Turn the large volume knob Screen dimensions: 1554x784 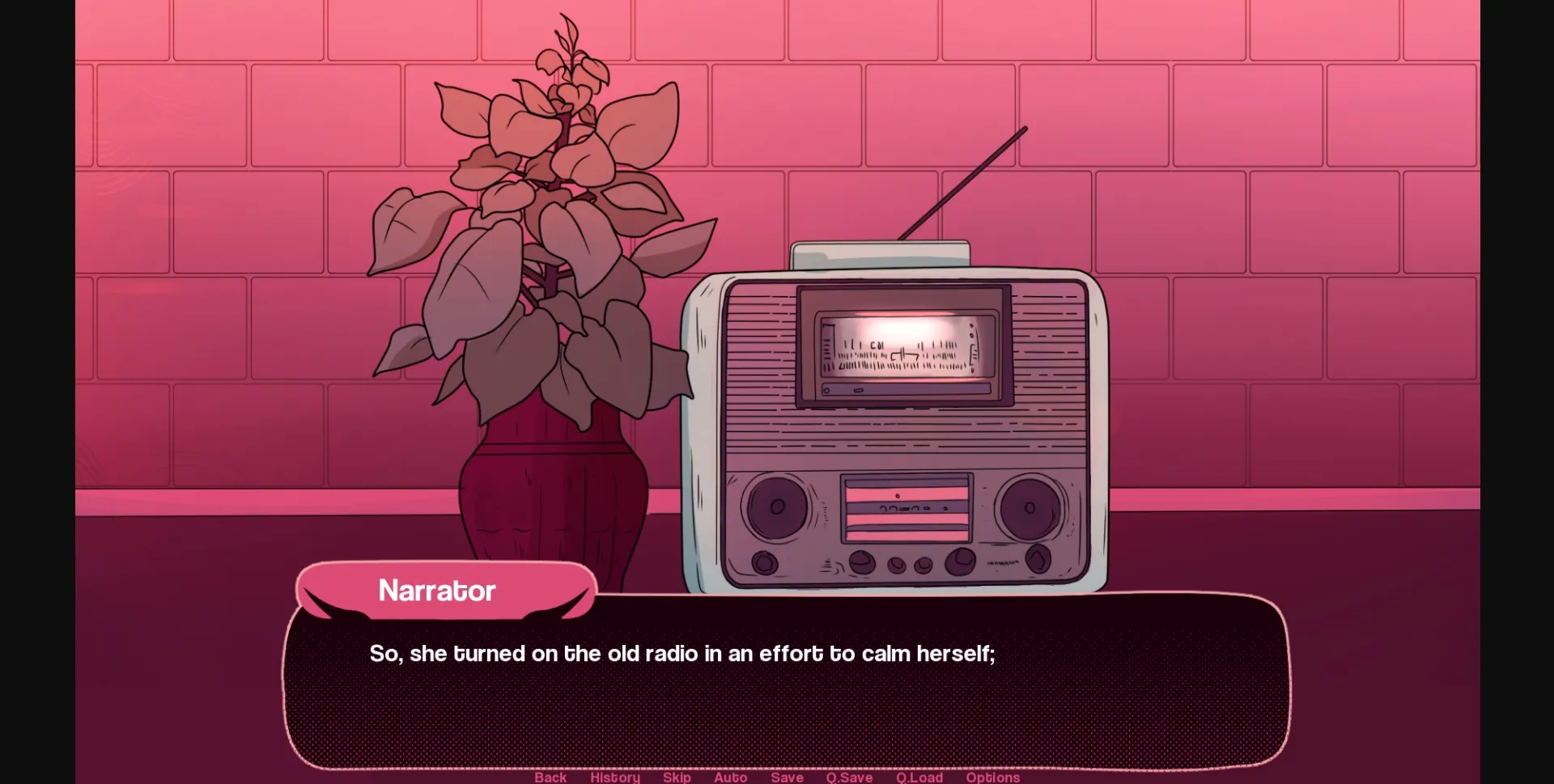click(x=960, y=562)
